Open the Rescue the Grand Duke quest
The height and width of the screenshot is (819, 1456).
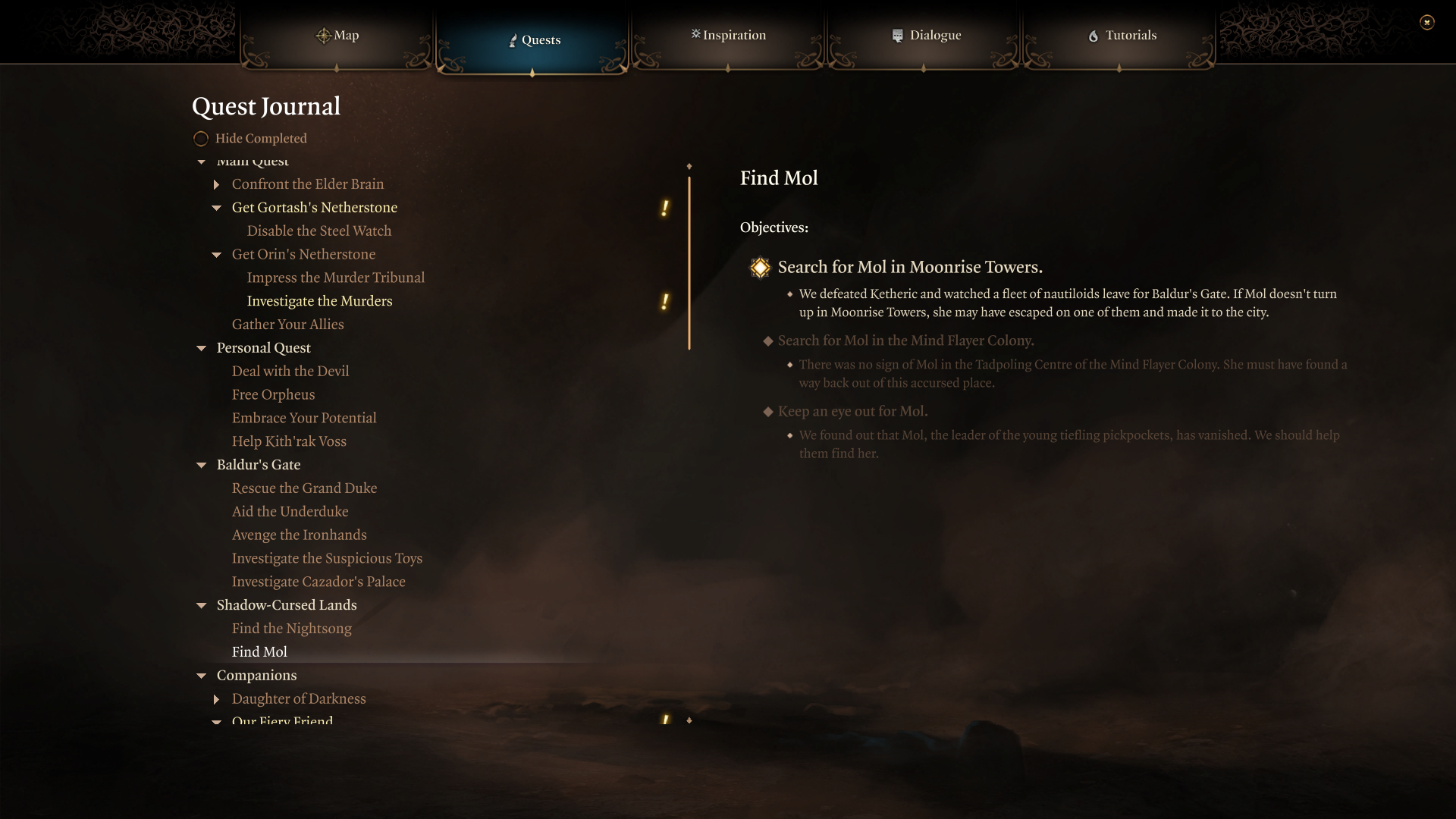click(x=304, y=488)
